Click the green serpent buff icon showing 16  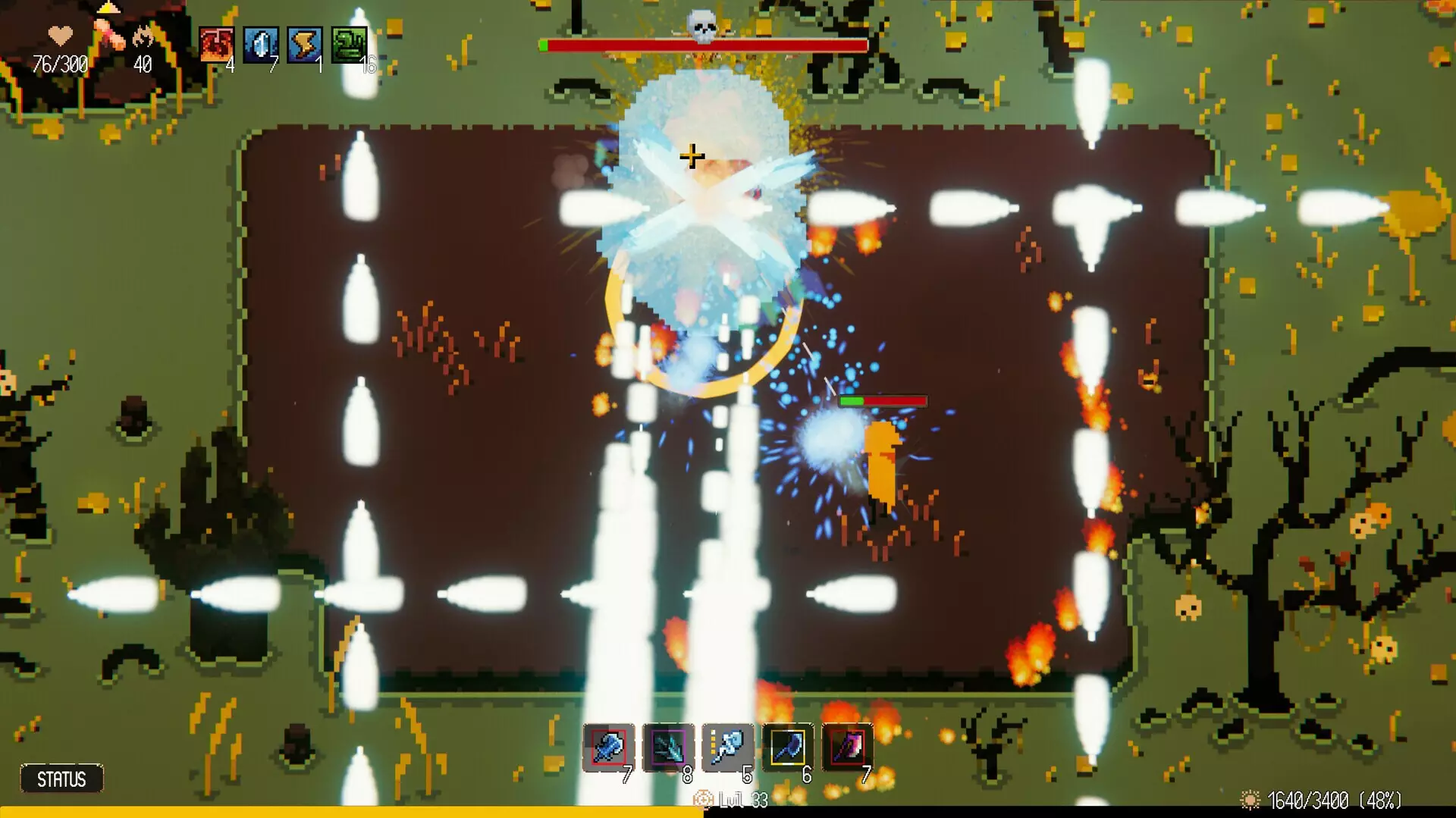click(x=347, y=45)
